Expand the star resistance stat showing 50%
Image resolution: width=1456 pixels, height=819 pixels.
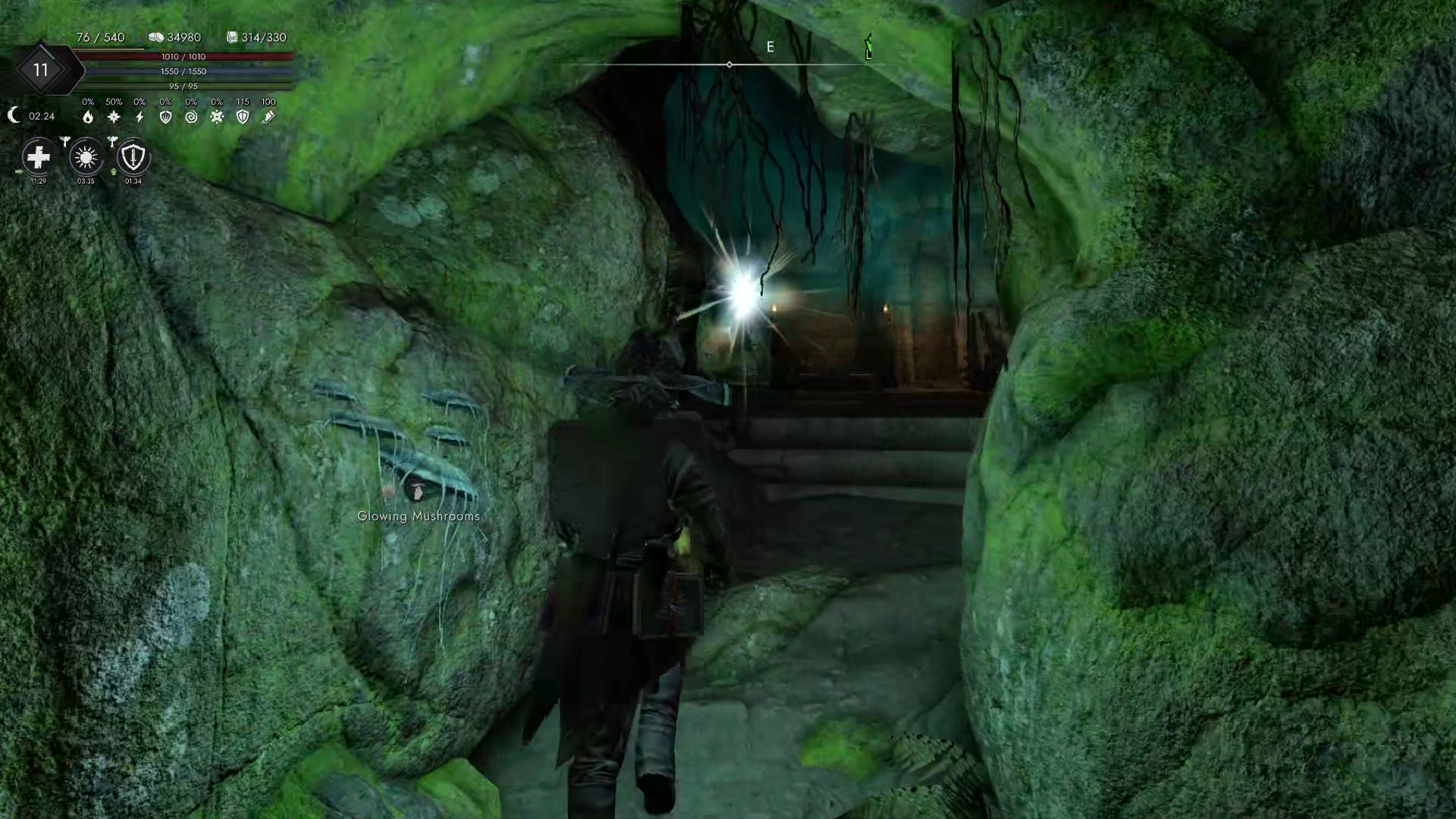(x=112, y=116)
